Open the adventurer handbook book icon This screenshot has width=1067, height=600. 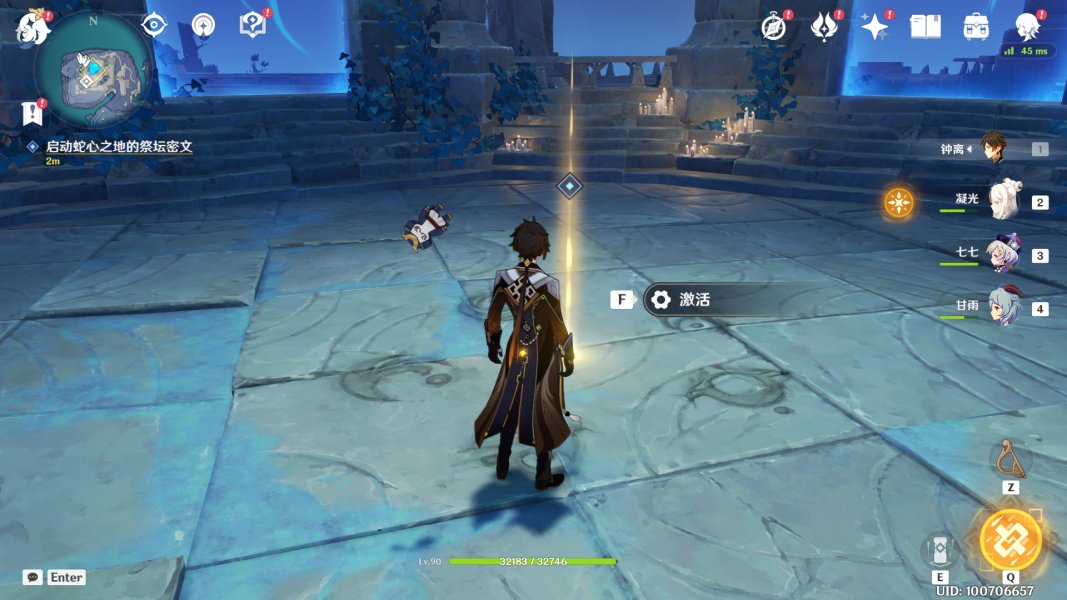click(925, 27)
